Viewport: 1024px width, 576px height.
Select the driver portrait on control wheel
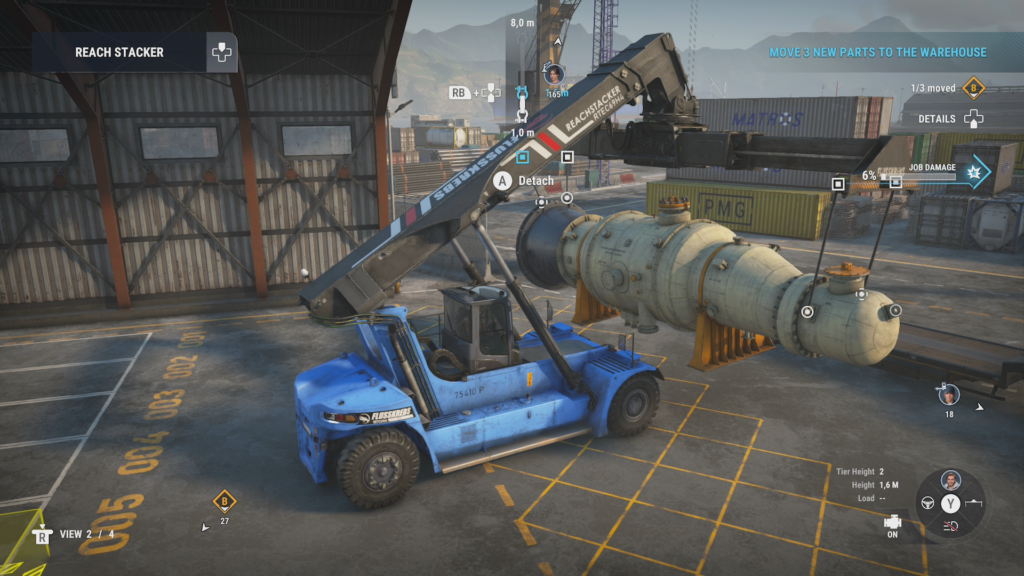click(x=951, y=480)
